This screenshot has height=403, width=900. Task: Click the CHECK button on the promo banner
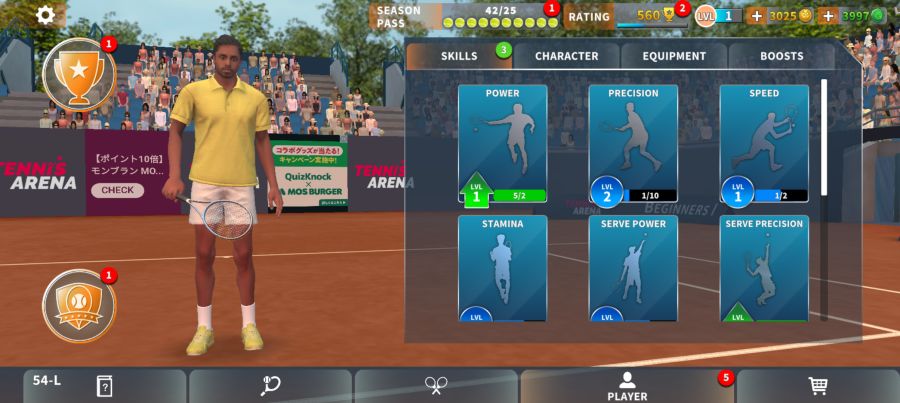[x=117, y=190]
